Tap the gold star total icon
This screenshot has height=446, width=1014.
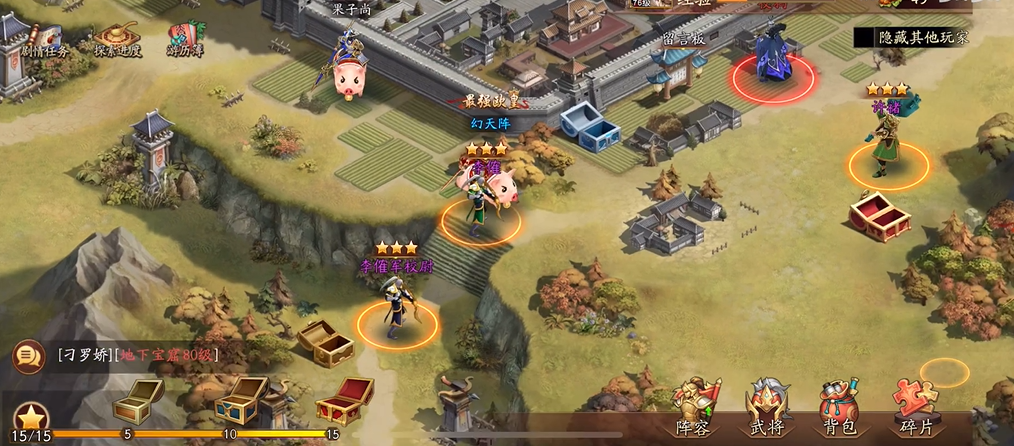[x=31, y=417]
